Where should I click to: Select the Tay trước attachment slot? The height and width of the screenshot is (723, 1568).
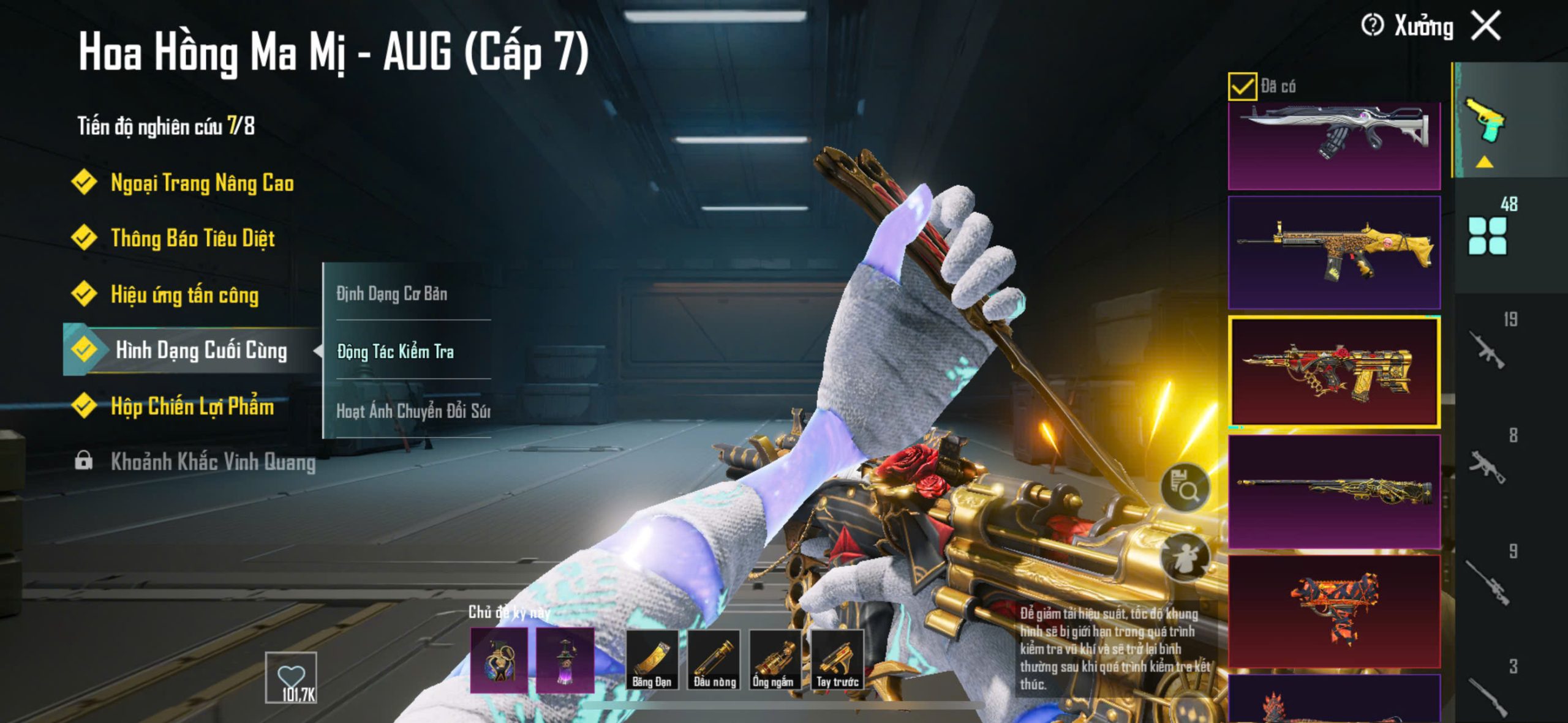837,660
